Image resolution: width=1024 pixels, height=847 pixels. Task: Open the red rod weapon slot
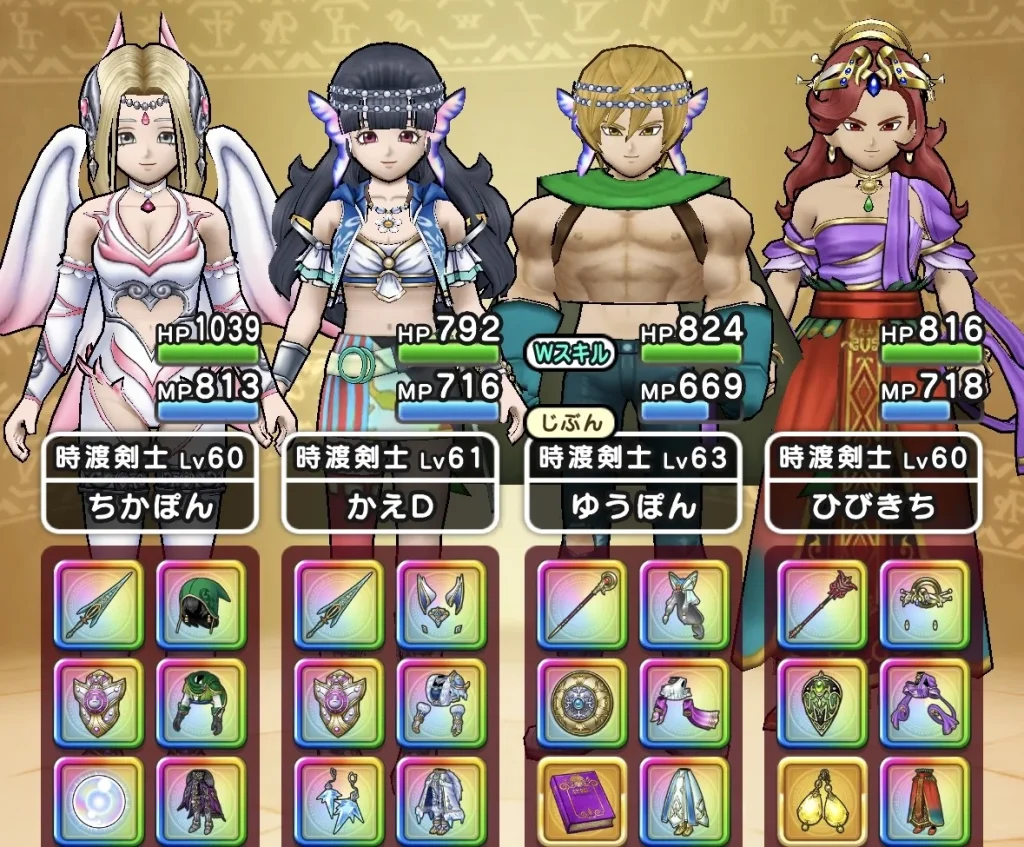pos(822,603)
